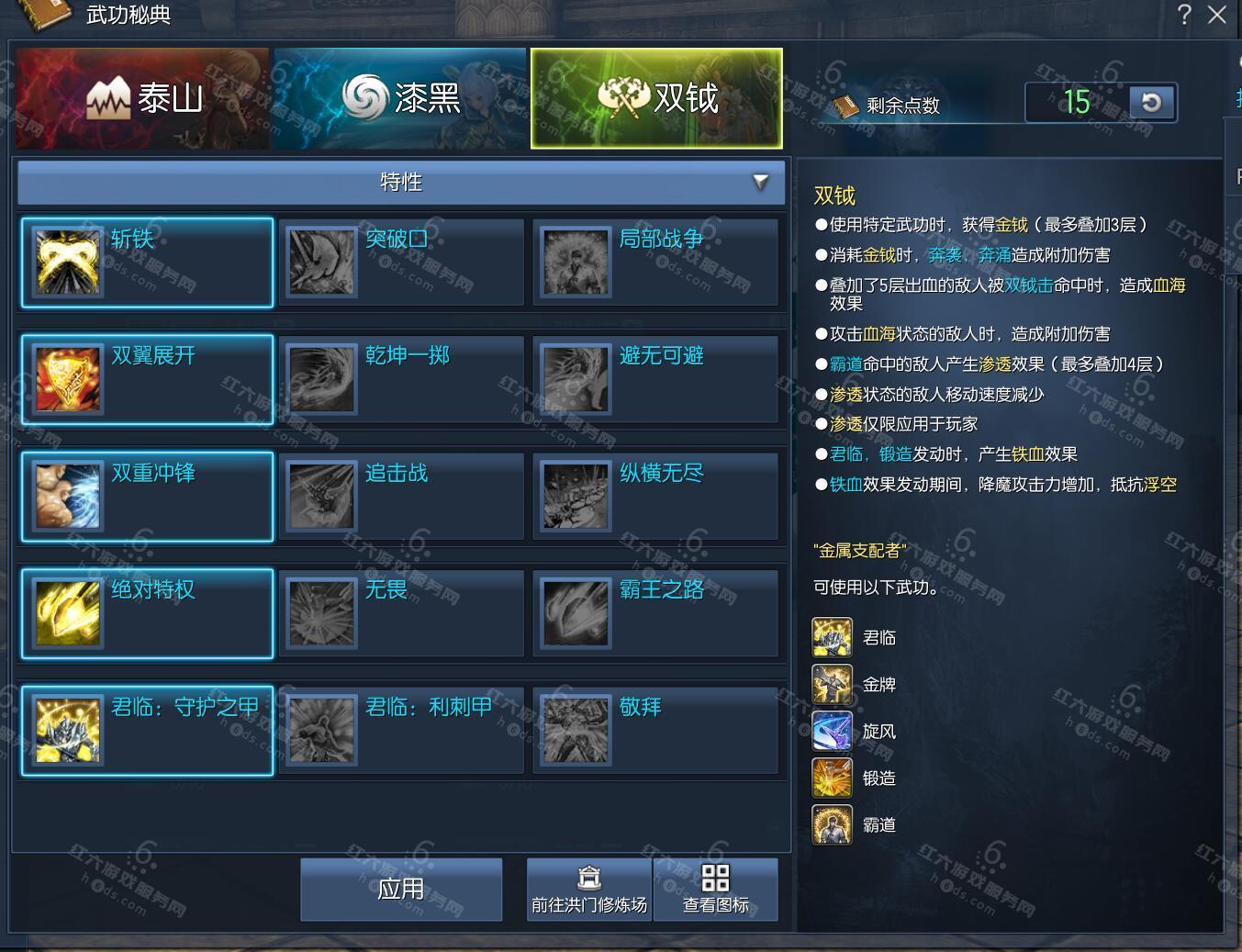Go to 前往洪门修炼场 training ground
The image size is (1242, 952).
tap(589, 889)
